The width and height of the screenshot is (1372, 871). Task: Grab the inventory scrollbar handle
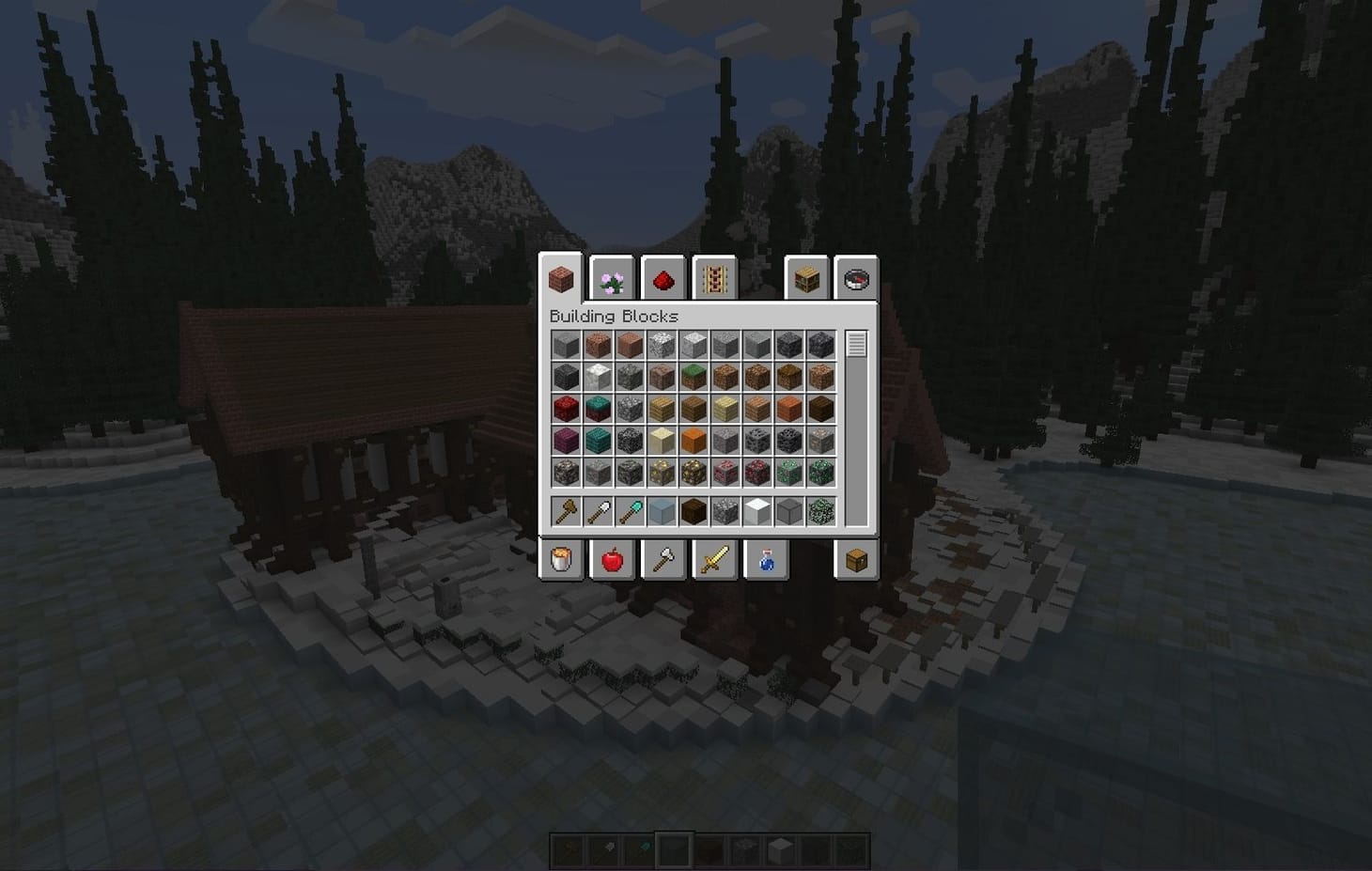[855, 343]
